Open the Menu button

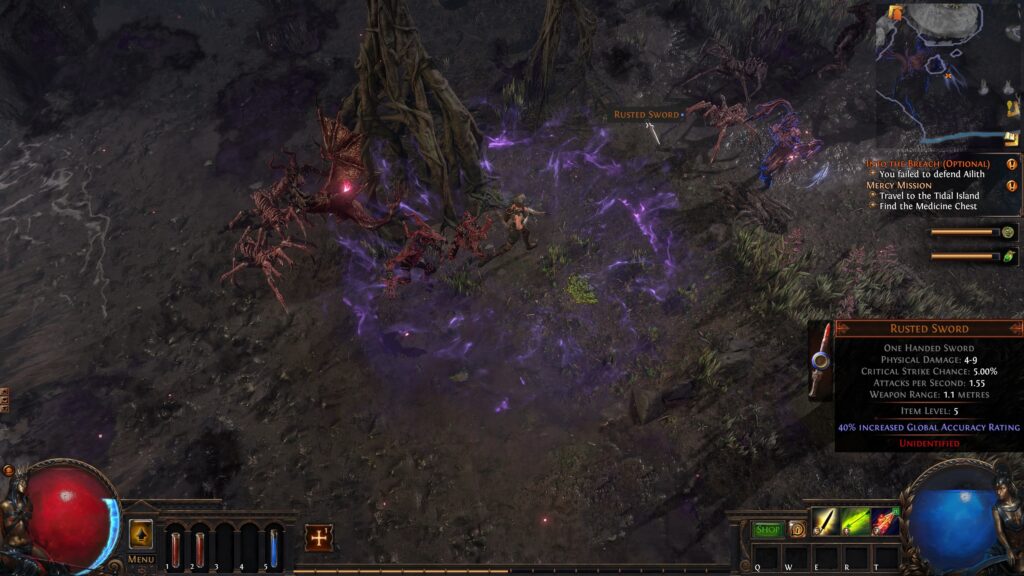click(141, 559)
